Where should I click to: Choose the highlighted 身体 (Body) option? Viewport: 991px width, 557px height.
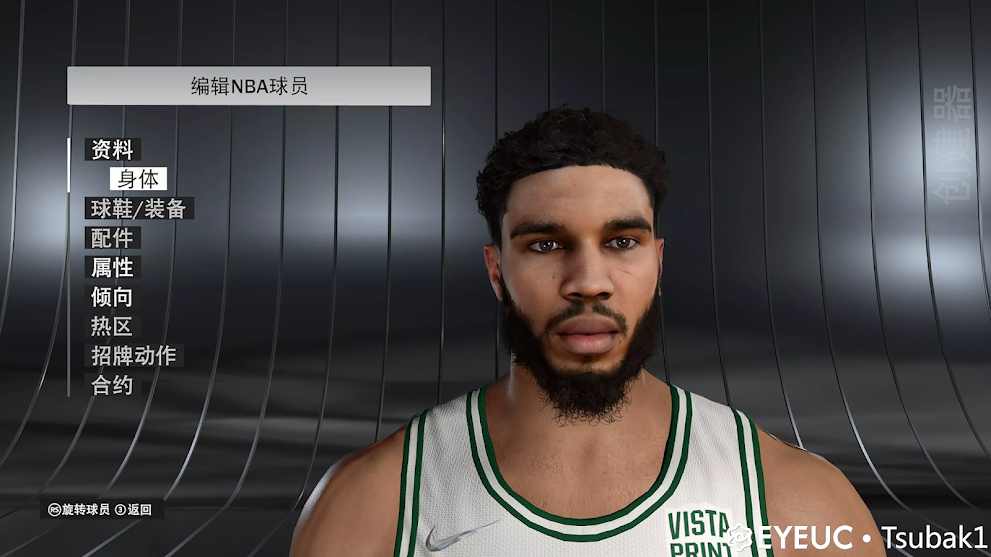(x=138, y=179)
